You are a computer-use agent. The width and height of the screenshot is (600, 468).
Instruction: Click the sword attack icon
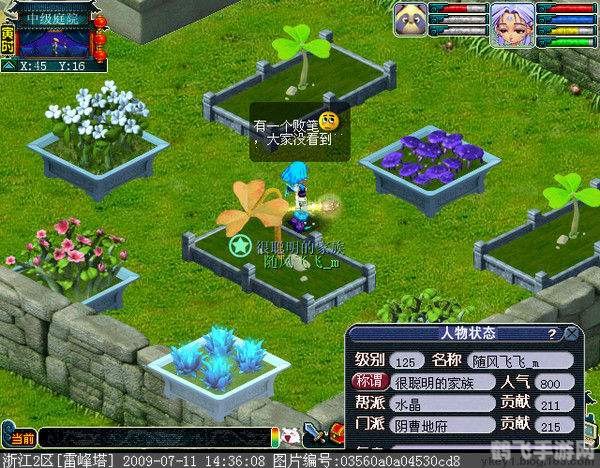314,435
